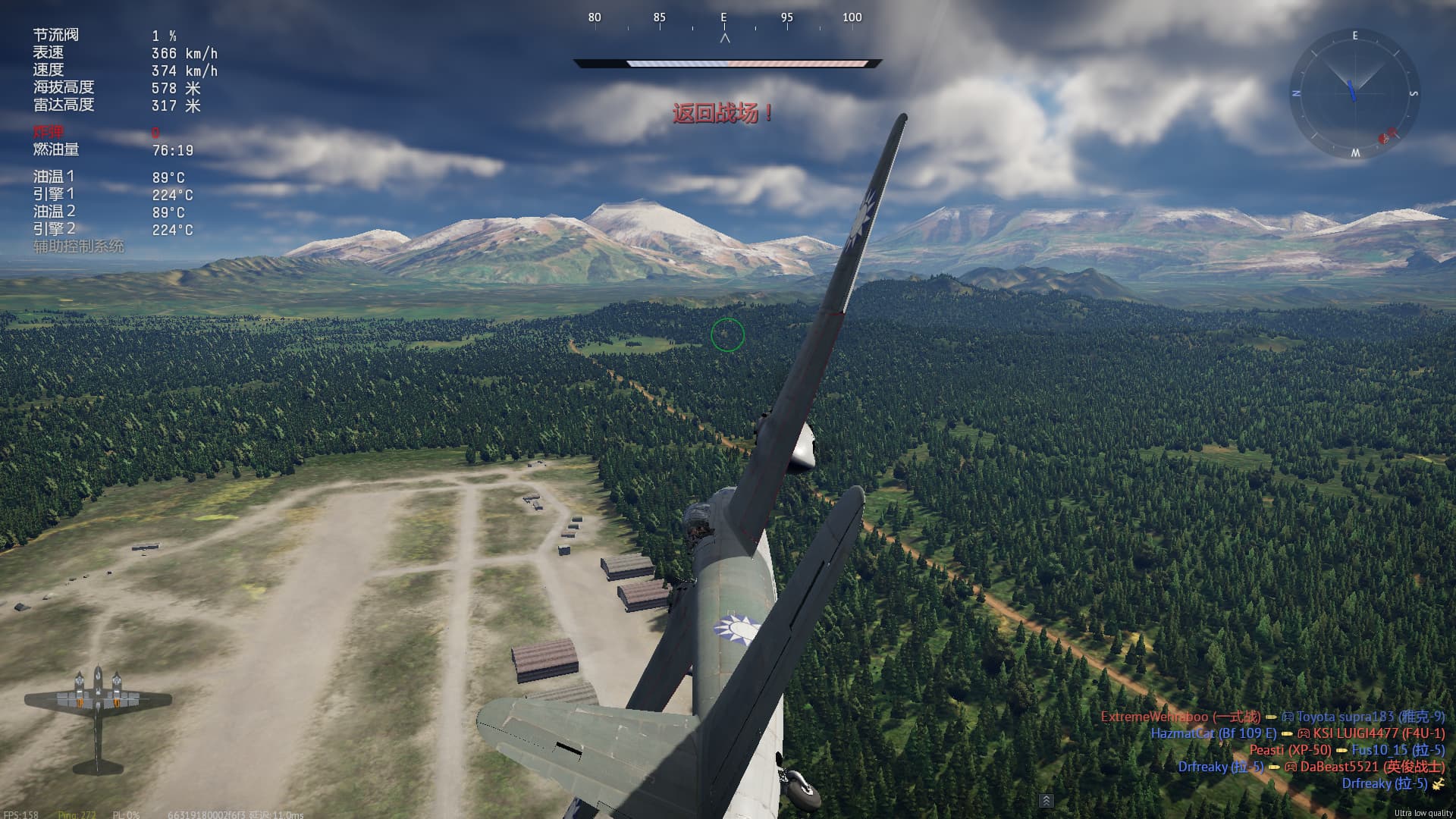Select the aircraft damage silhouette indicator
The width and height of the screenshot is (1456, 819).
point(98,717)
